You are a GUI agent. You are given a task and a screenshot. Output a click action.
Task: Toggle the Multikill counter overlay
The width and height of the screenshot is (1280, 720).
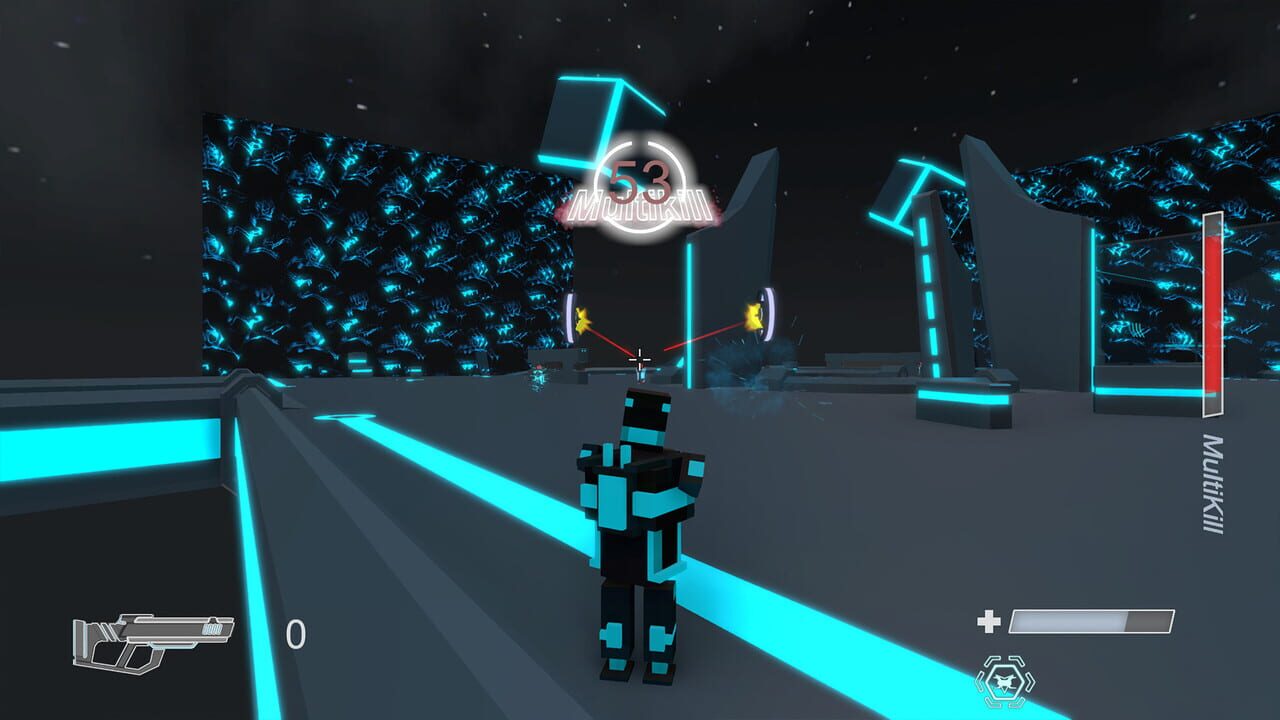pos(640,185)
